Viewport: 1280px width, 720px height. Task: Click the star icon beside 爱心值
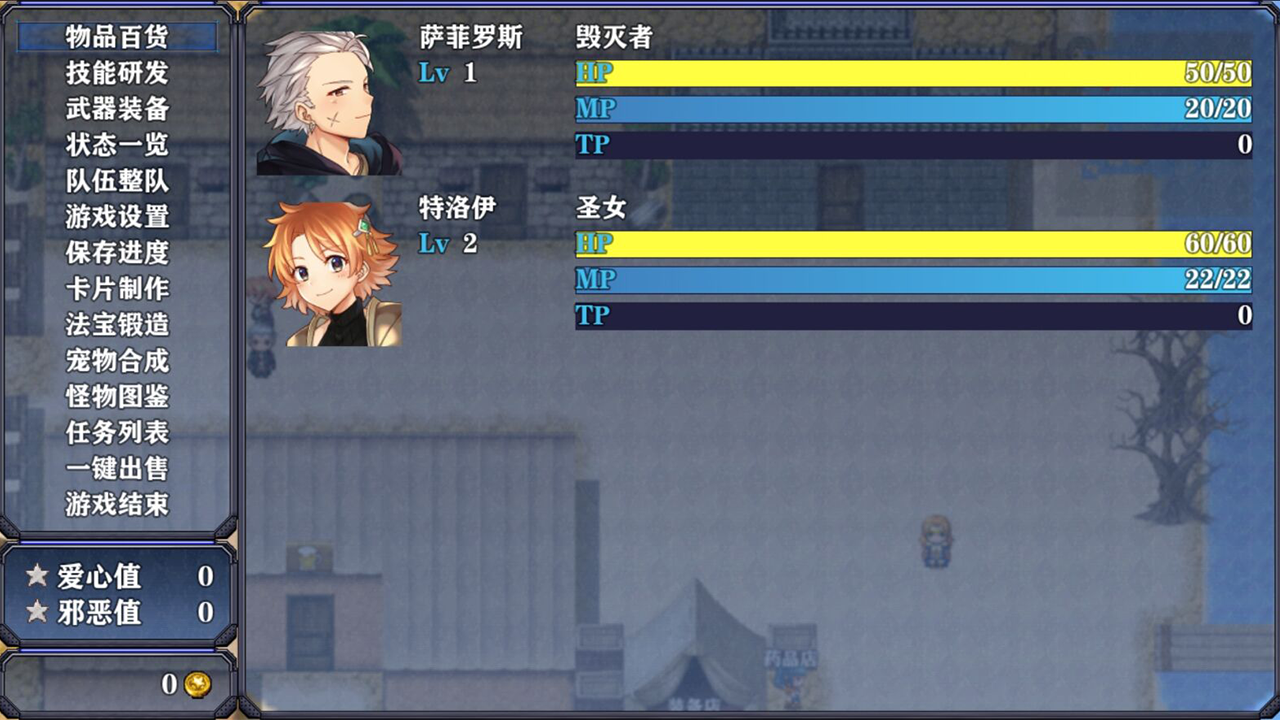(x=34, y=577)
